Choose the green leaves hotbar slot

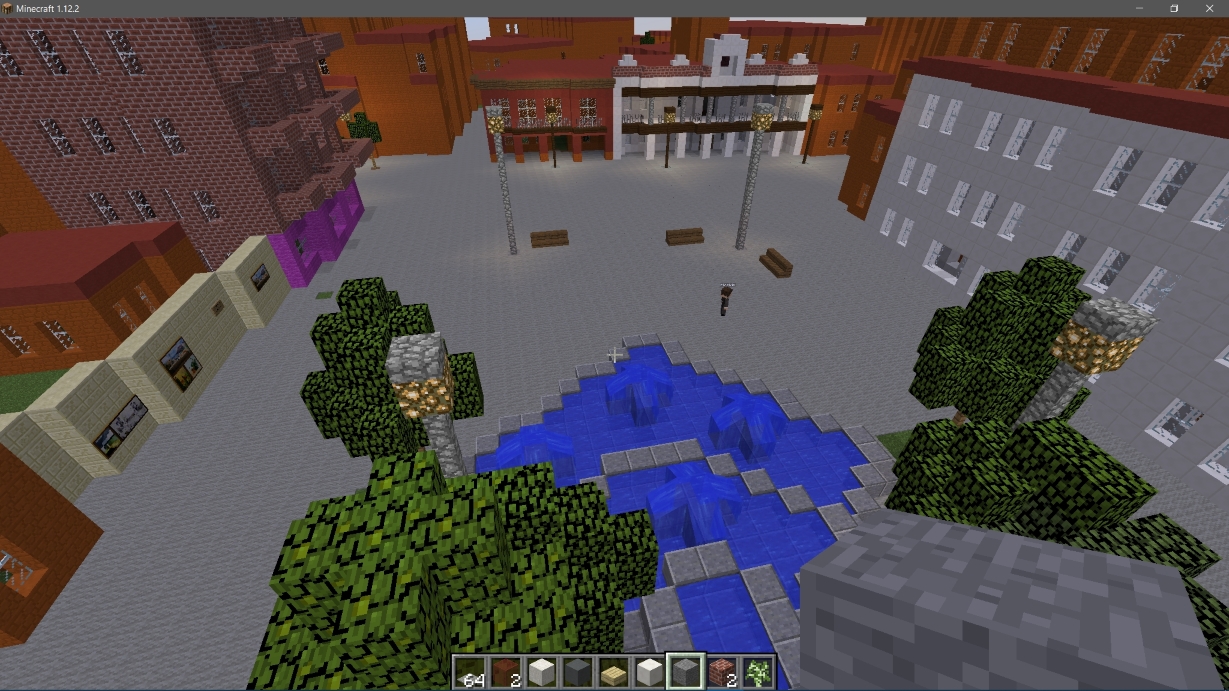click(758, 672)
